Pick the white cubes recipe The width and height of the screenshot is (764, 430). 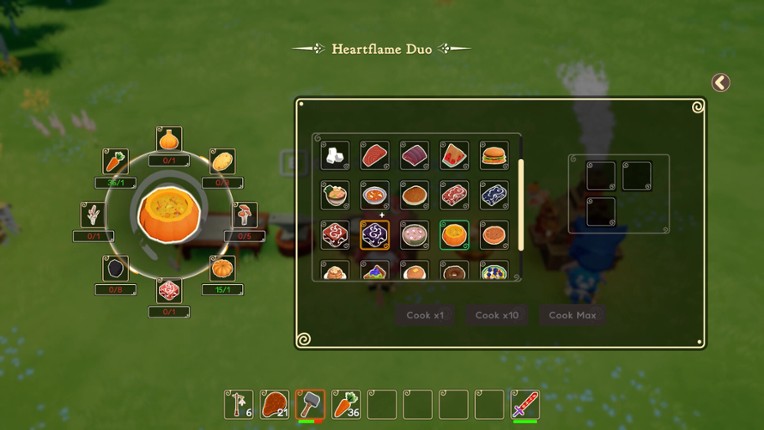pyautogui.click(x=335, y=155)
